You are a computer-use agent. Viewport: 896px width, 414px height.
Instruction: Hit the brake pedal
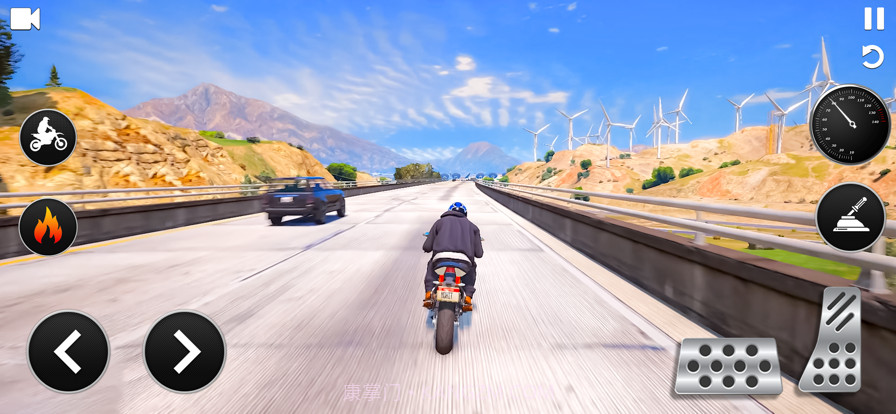727,366
